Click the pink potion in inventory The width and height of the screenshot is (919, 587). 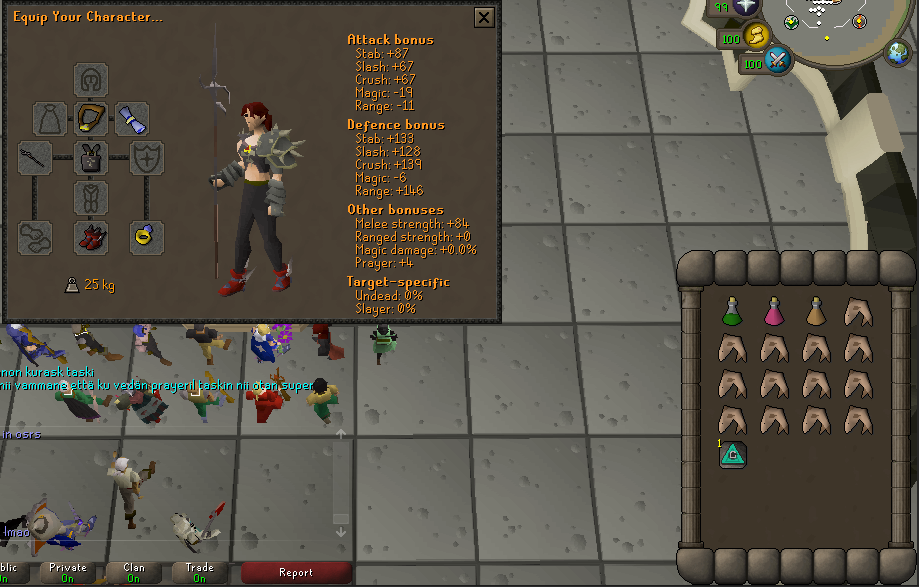coord(773,312)
